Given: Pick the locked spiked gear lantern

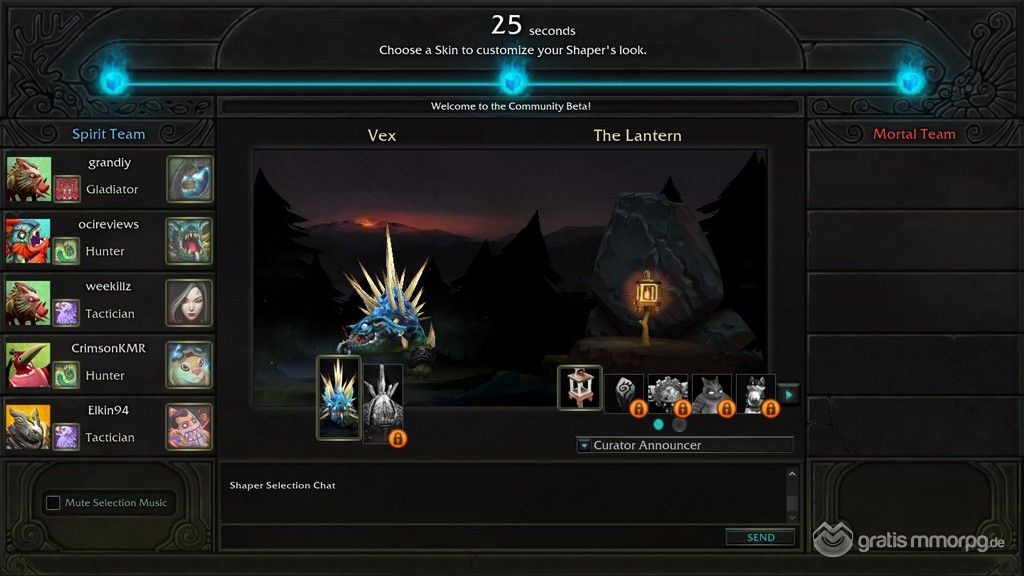Looking at the screenshot, I should (668, 392).
